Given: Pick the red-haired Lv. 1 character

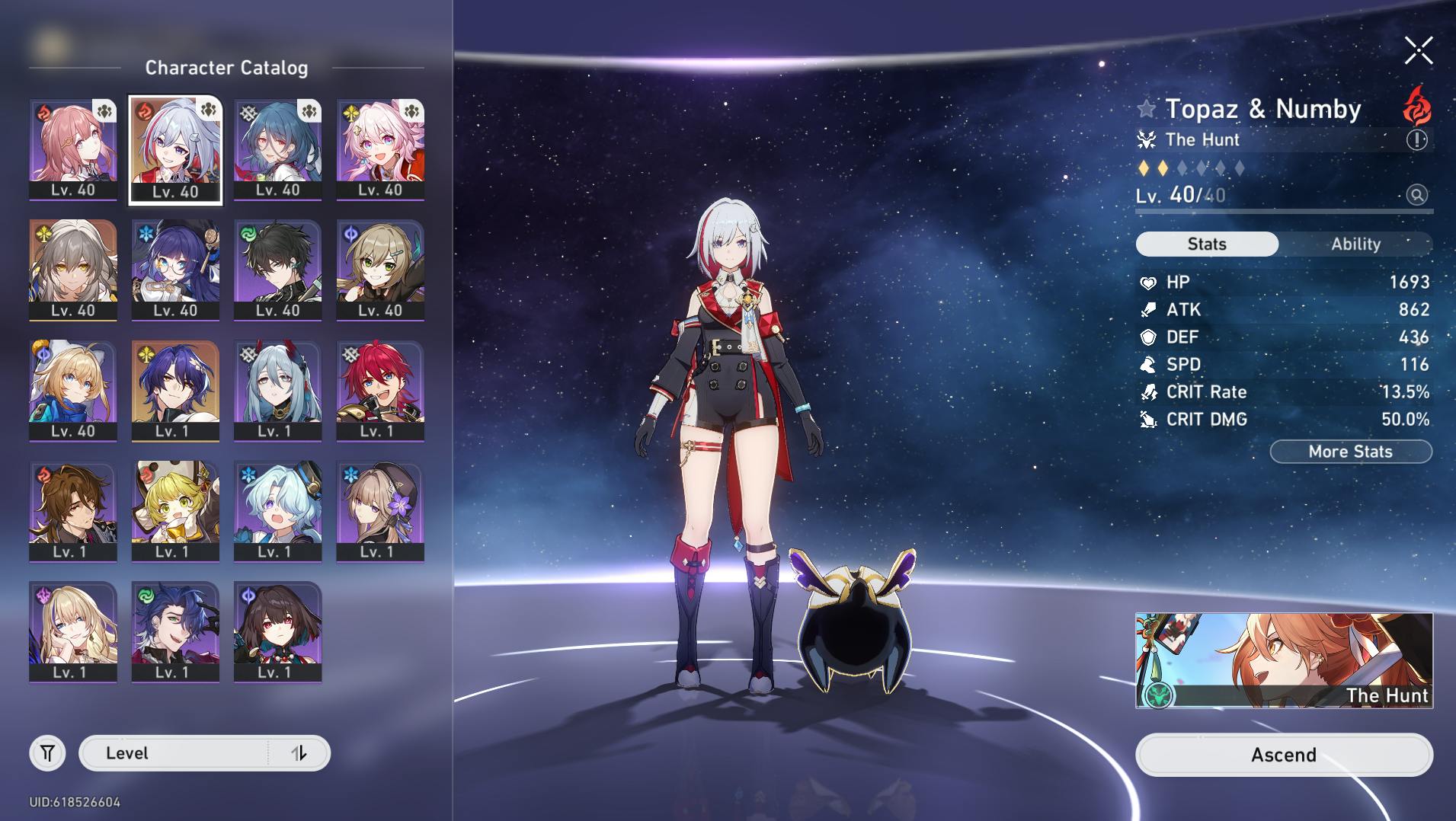Looking at the screenshot, I should click(380, 390).
